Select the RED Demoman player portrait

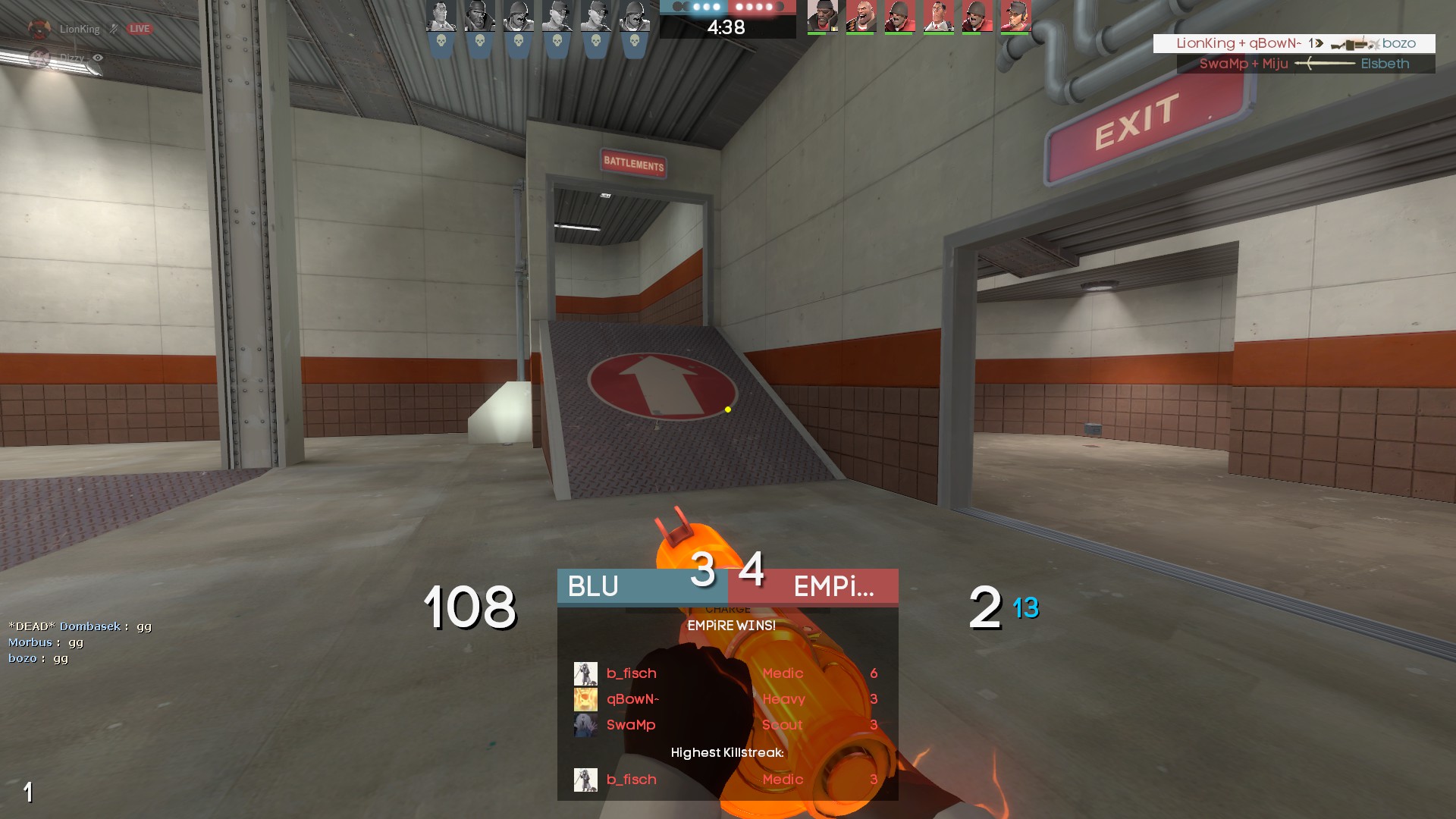[823, 17]
